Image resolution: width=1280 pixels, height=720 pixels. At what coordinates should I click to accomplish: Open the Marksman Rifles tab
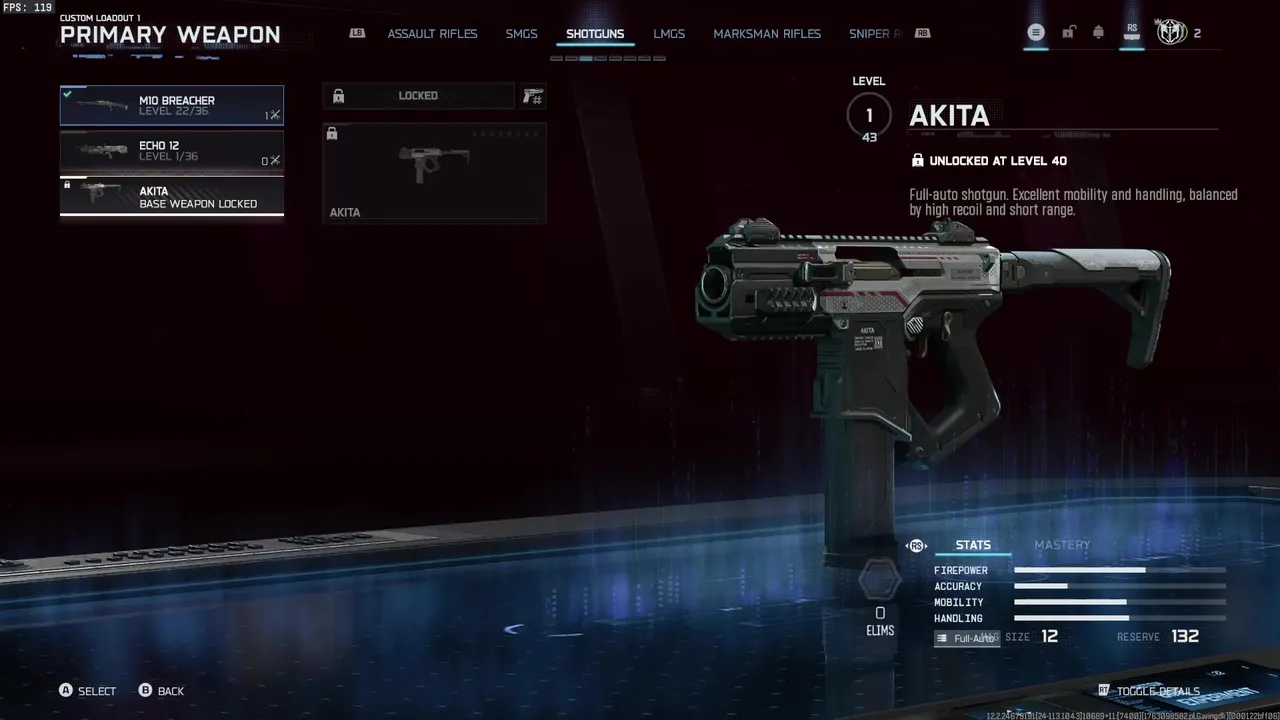click(767, 34)
